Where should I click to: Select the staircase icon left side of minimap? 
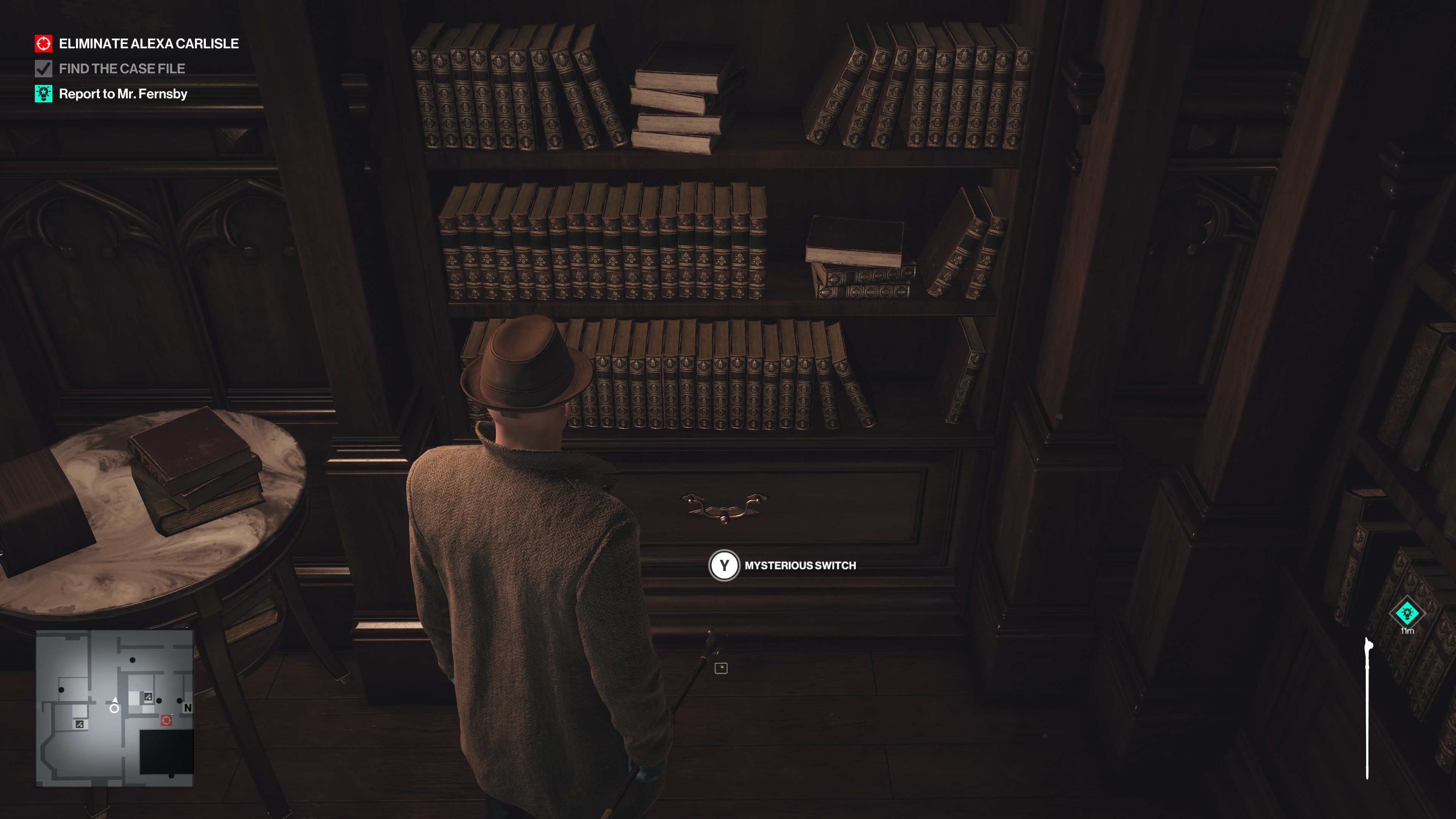click(x=79, y=725)
